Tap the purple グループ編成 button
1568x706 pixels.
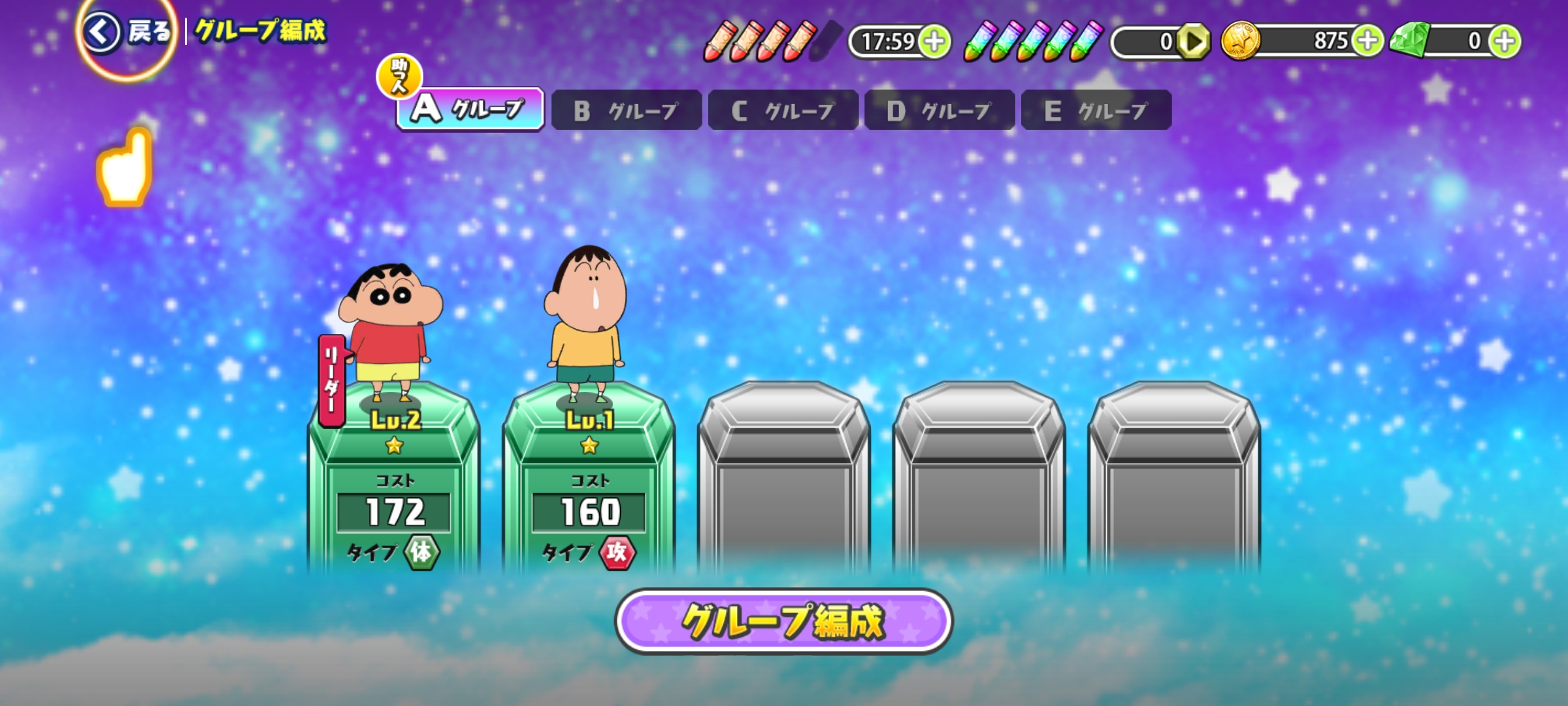(783, 621)
